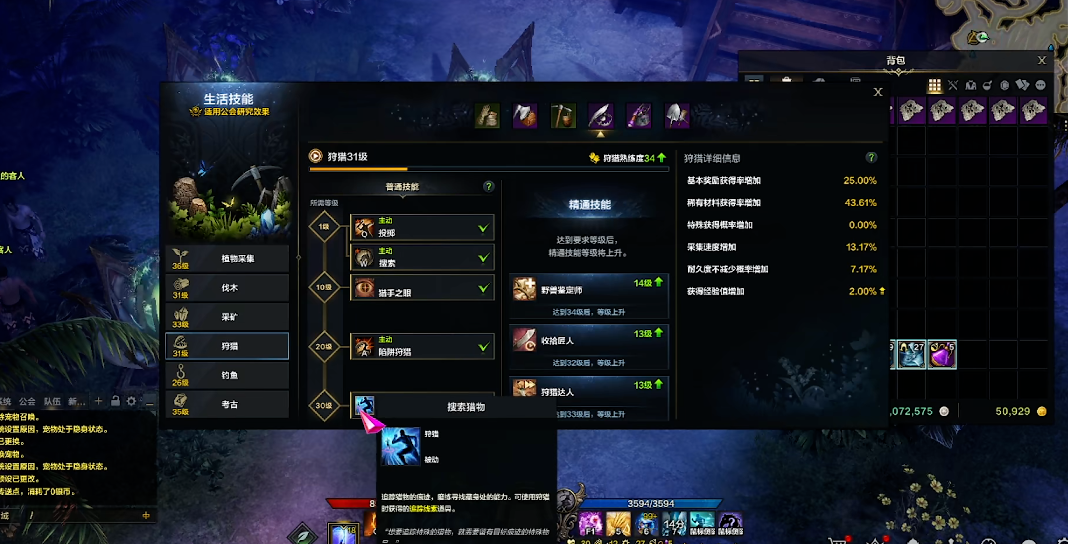Select the 收拾匠人 mastery skill
The height and width of the screenshot is (544, 1068).
point(588,338)
